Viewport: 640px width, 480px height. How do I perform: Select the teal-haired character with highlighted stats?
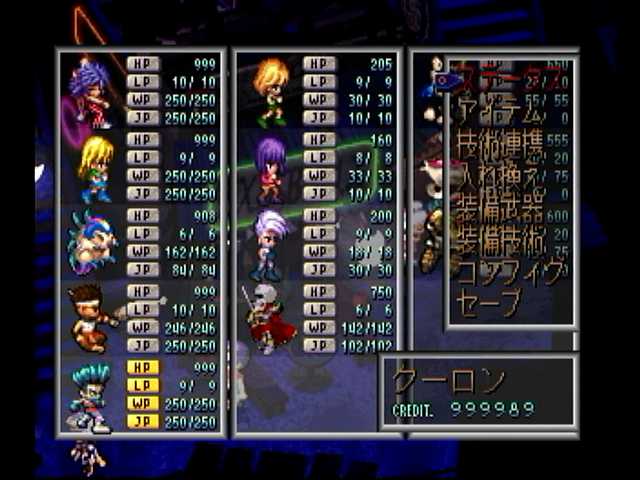point(92,397)
